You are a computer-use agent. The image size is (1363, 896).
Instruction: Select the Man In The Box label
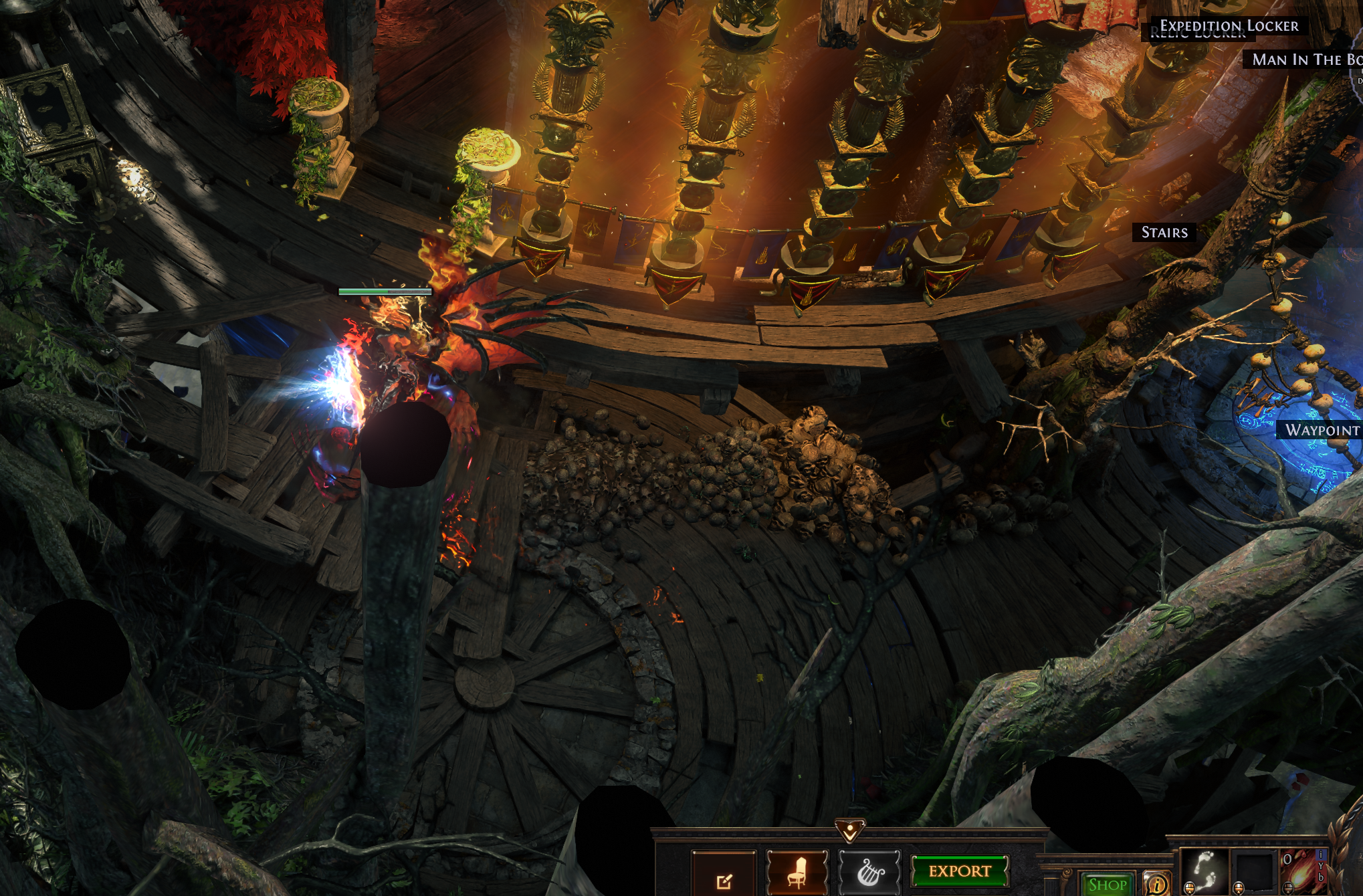tap(1305, 60)
